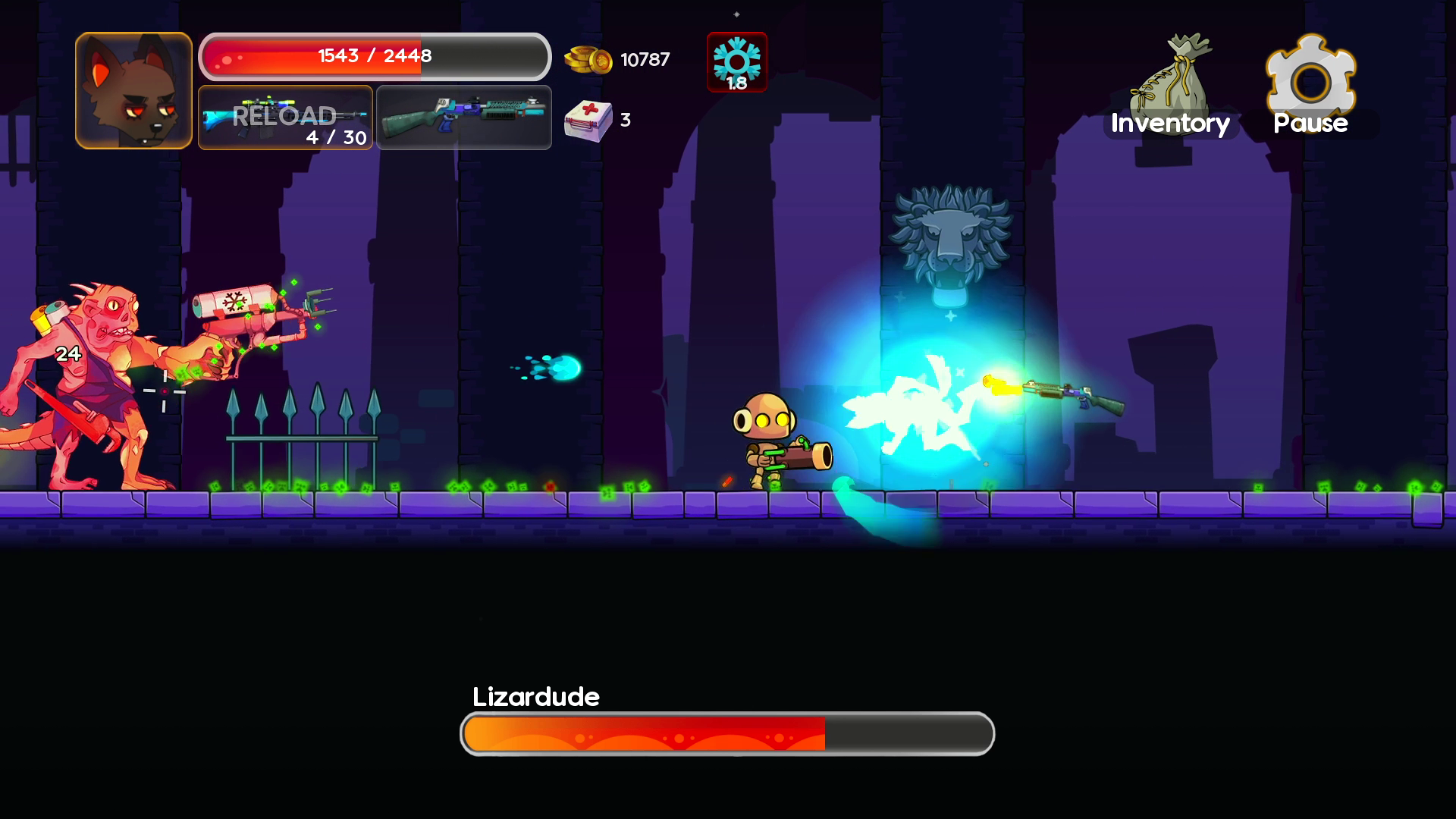Select the reloading sniper rifle weapon slot

(x=285, y=118)
